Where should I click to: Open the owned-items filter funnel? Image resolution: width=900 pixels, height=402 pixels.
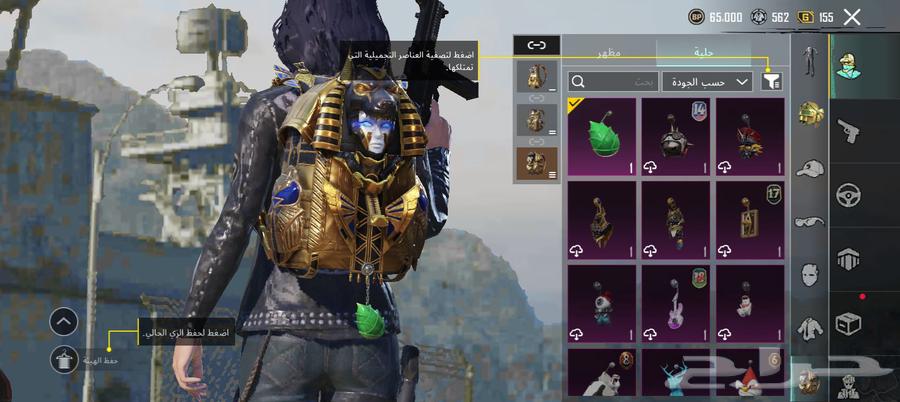point(772,81)
